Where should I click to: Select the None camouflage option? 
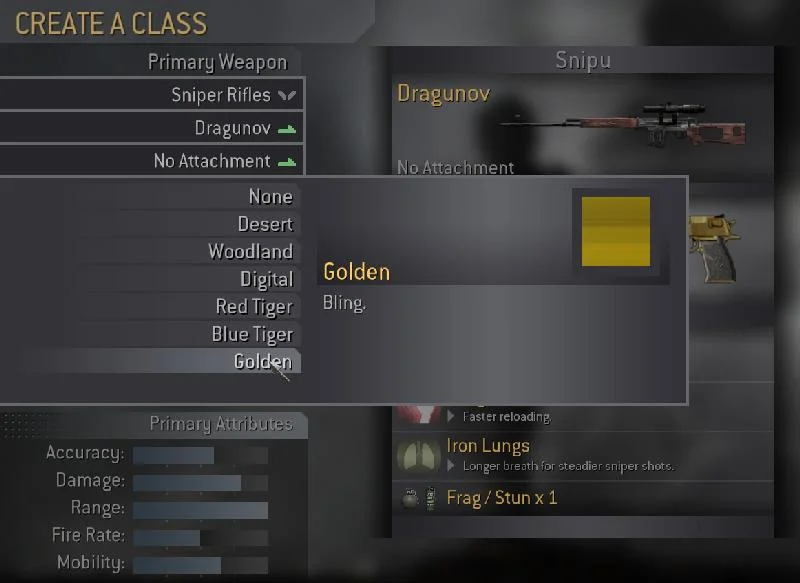point(270,197)
